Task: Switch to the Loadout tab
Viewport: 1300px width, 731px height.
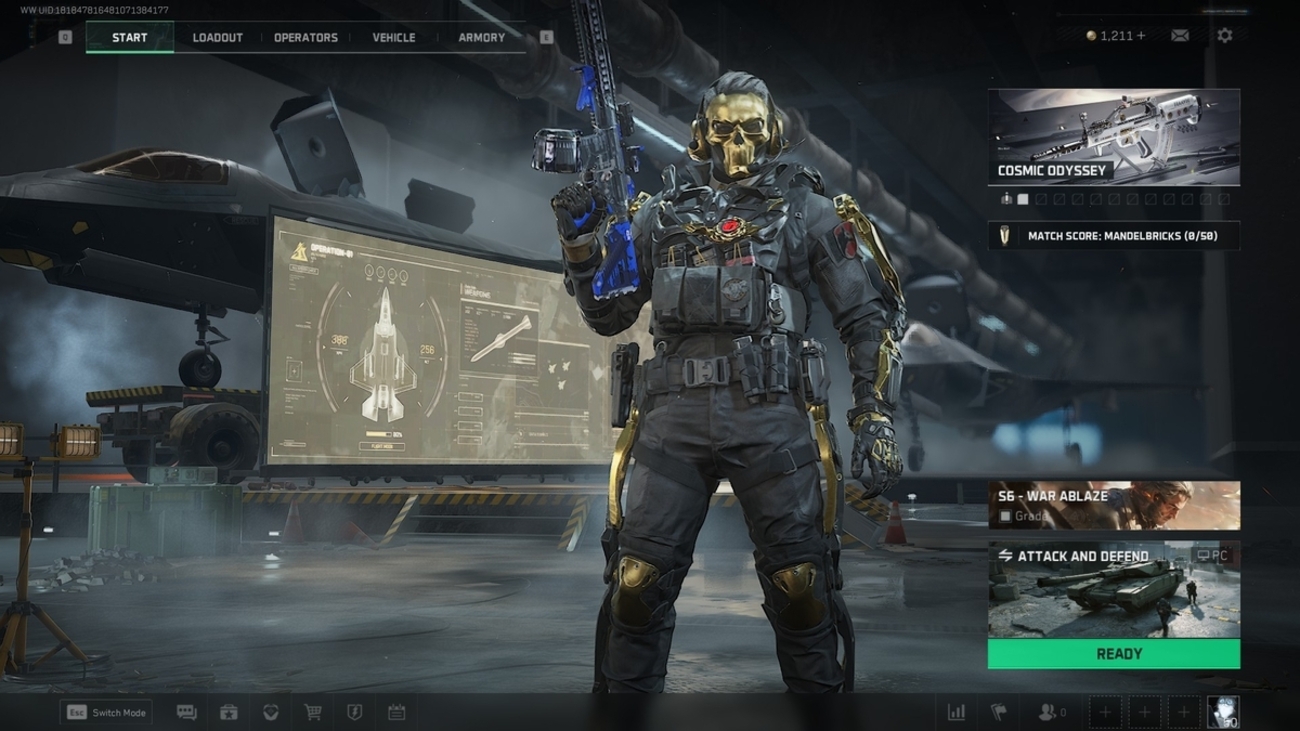Action: (217, 38)
